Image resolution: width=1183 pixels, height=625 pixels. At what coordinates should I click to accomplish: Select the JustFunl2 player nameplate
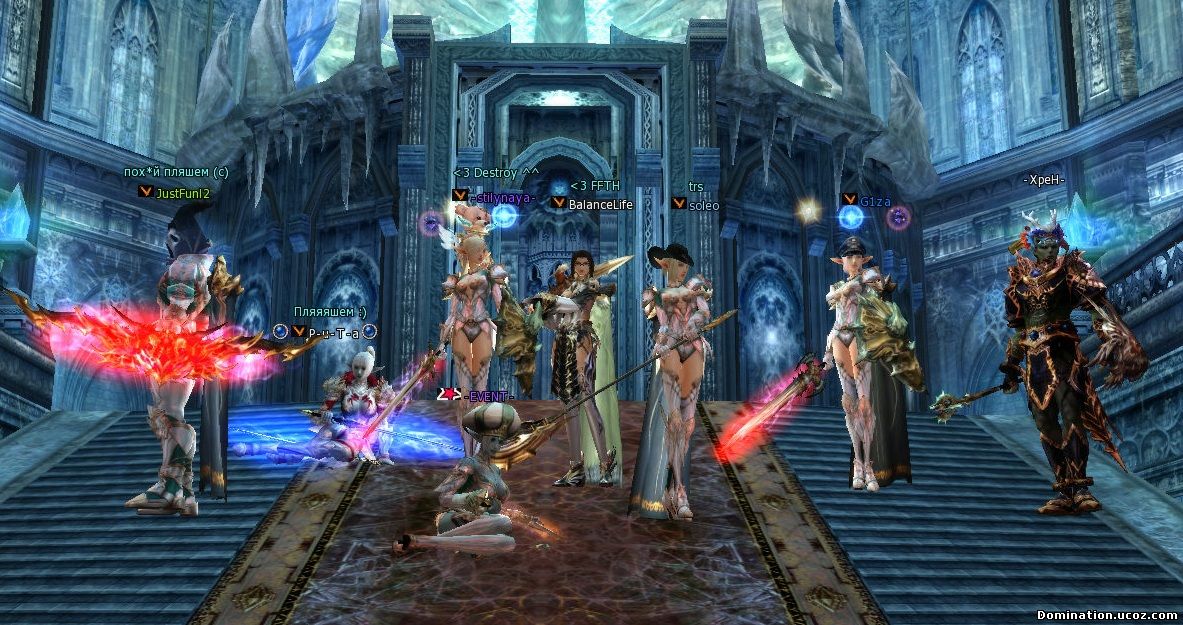click(x=183, y=193)
